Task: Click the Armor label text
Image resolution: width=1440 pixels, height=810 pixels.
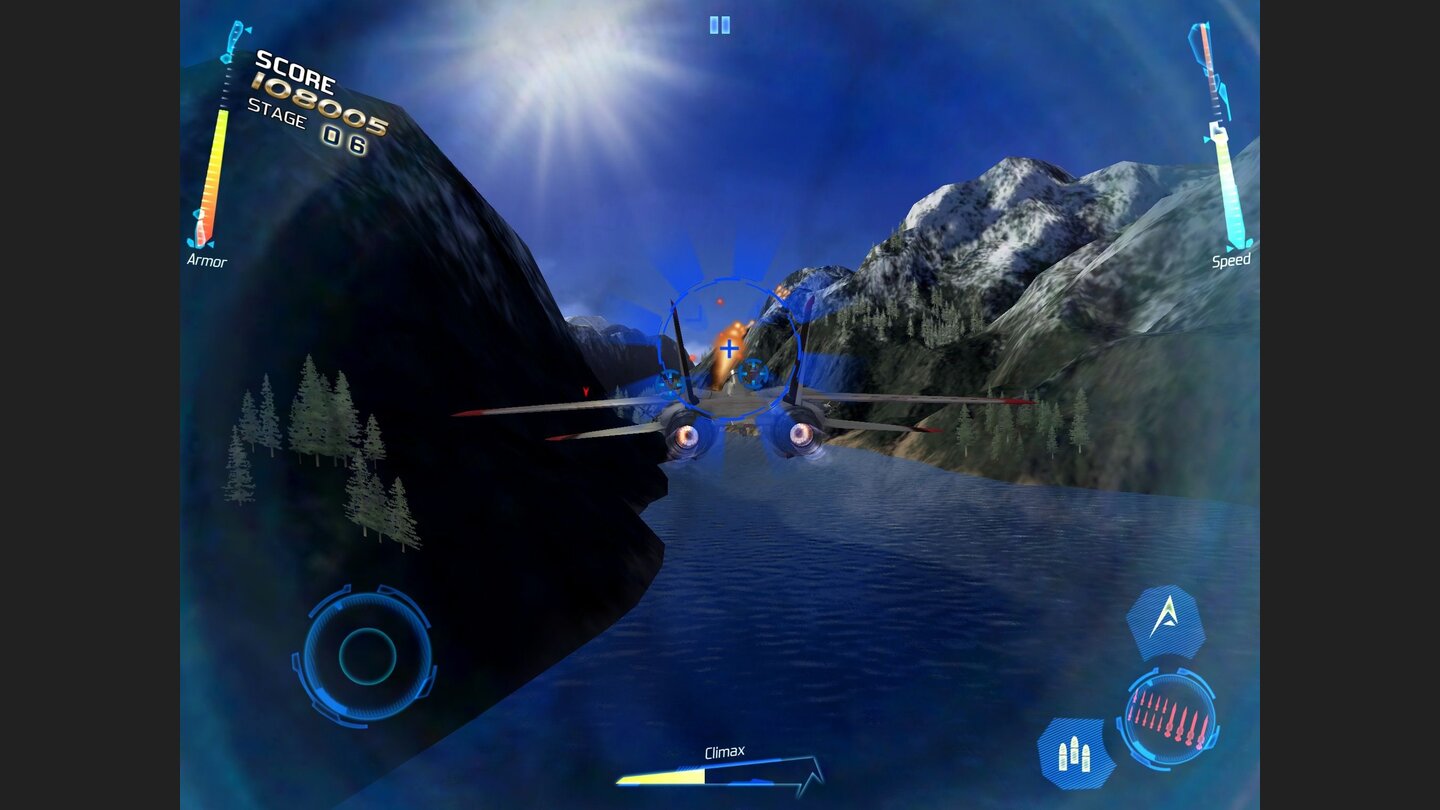Action: [x=205, y=260]
